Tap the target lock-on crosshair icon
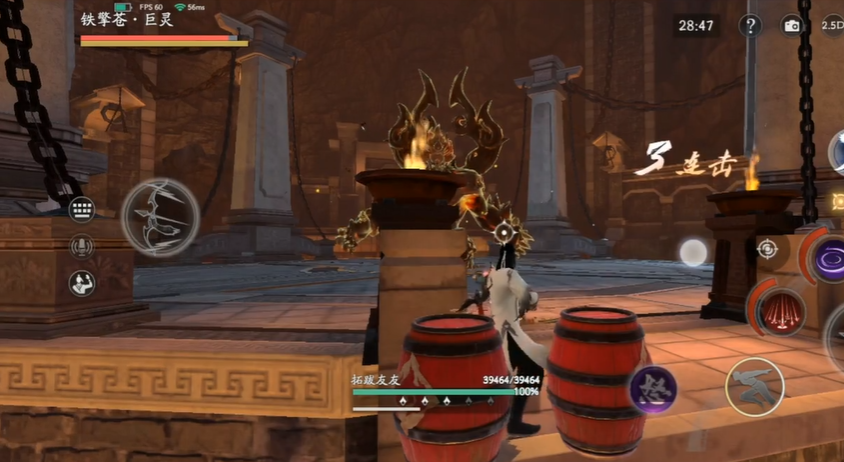Viewport: 844px width, 462px height. (767, 249)
